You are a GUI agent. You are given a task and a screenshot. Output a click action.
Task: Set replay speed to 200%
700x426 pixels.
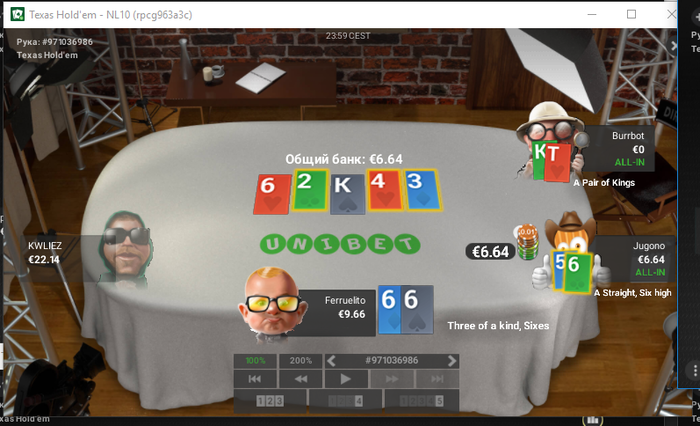(300, 360)
